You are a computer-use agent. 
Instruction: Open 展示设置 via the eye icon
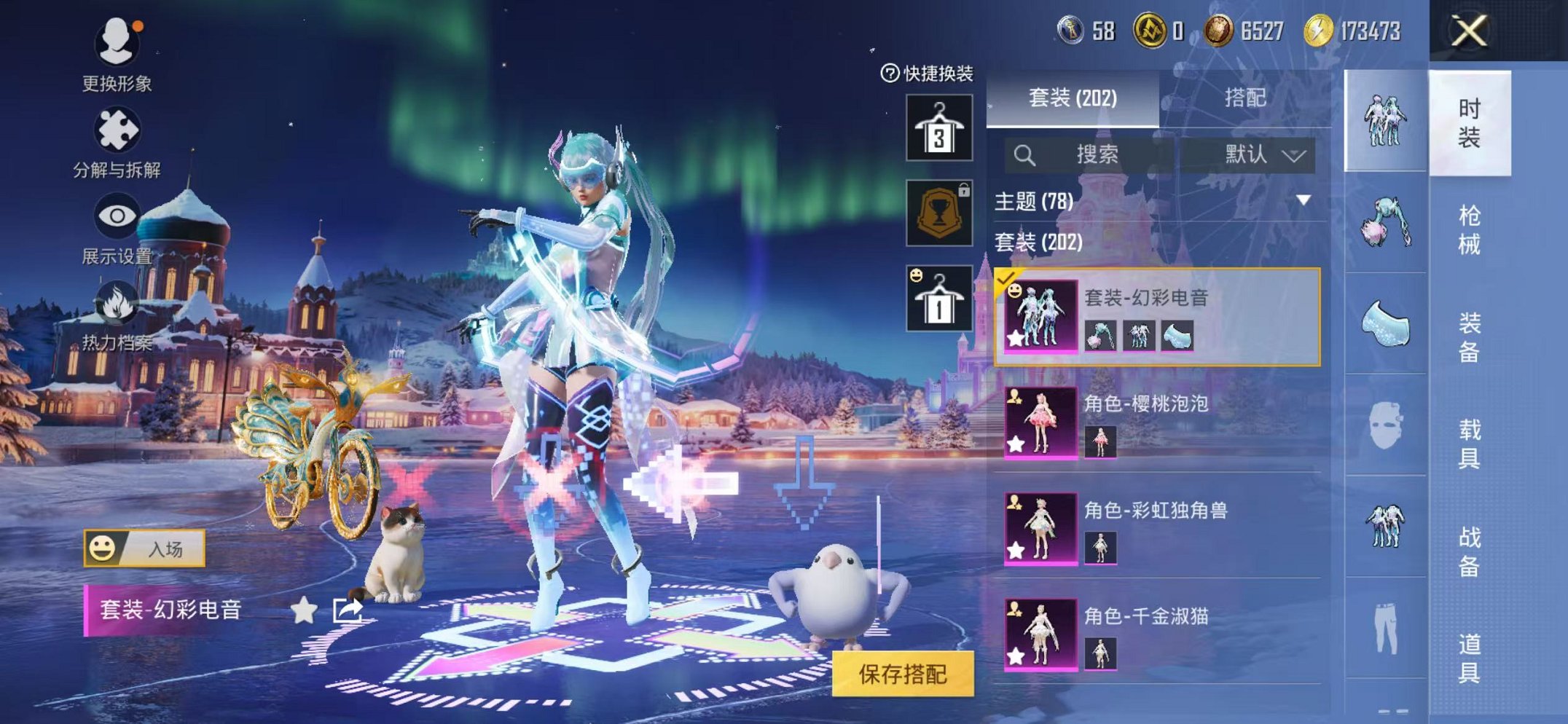pyautogui.click(x=117, y=216)
